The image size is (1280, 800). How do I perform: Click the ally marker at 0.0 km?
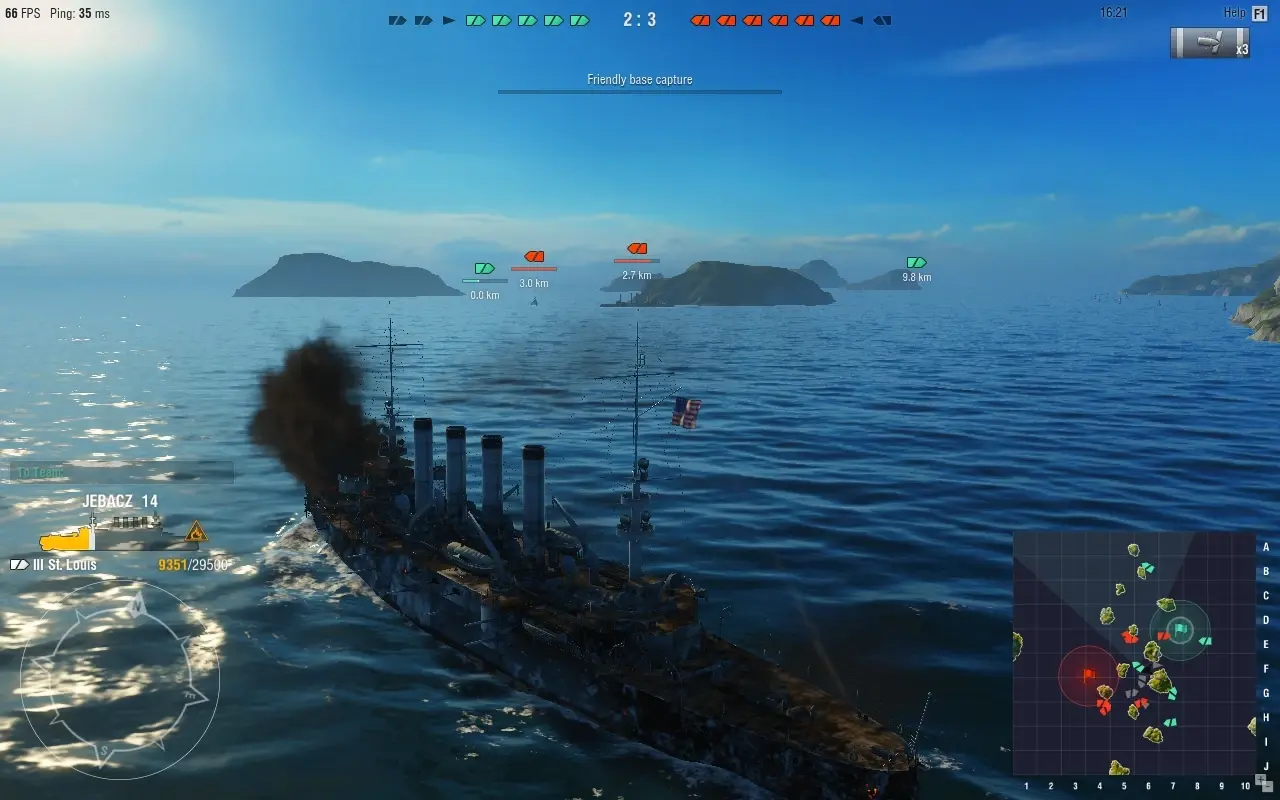click(x=483, y=268)
